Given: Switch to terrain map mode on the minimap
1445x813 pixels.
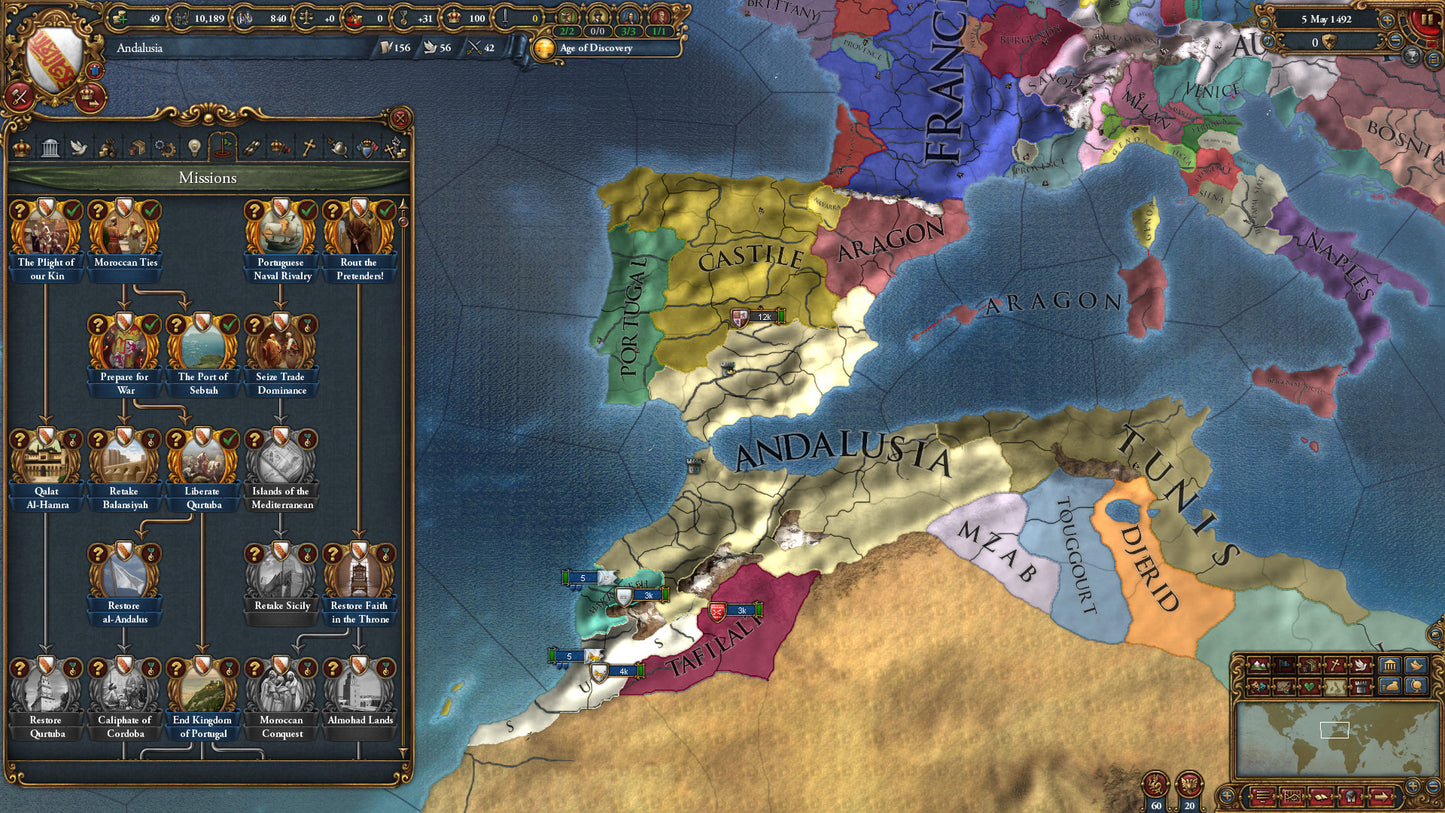Looking at the screenshot, I should coord(1258,665).
